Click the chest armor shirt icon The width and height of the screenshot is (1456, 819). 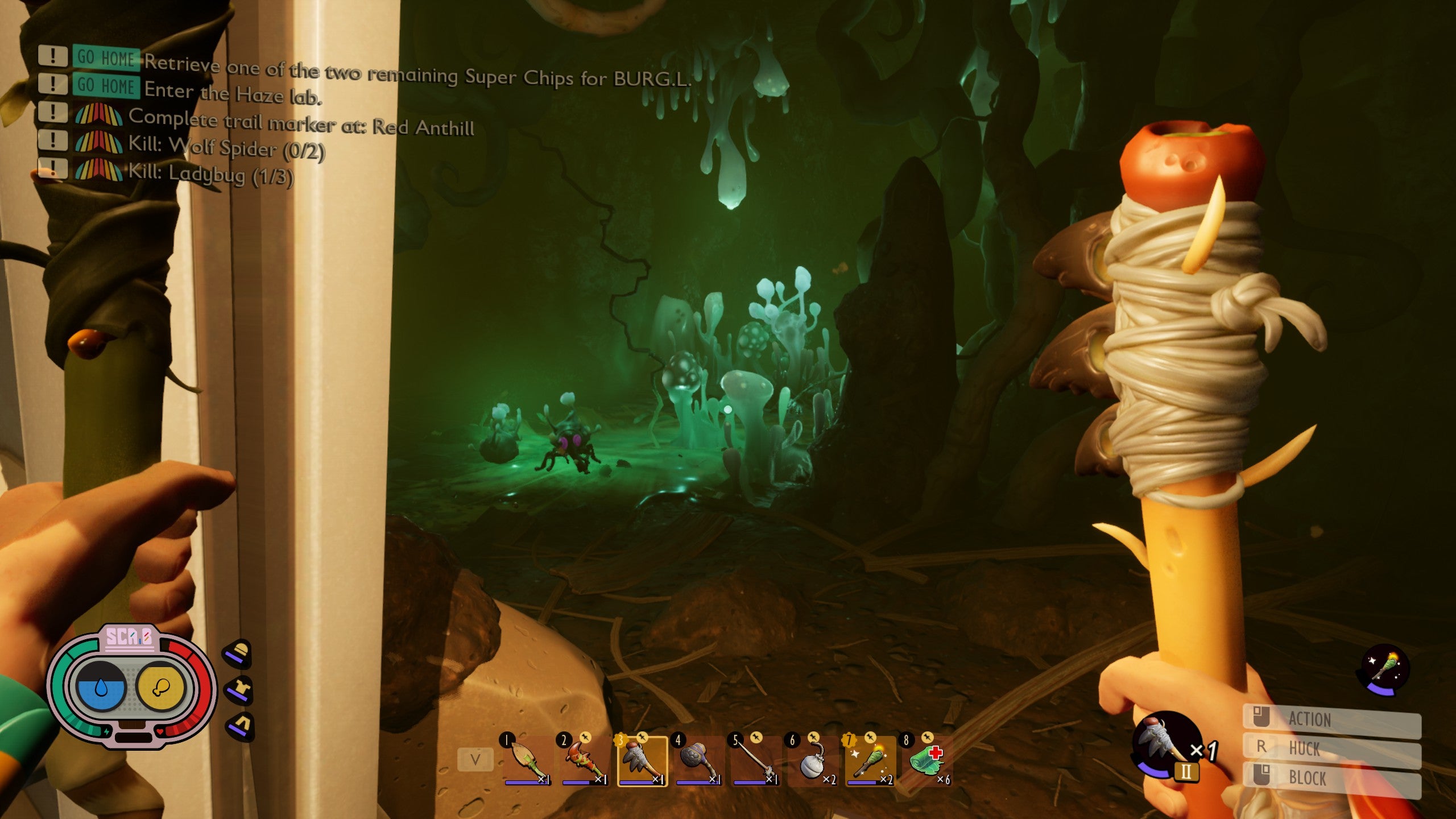(239, 690)
